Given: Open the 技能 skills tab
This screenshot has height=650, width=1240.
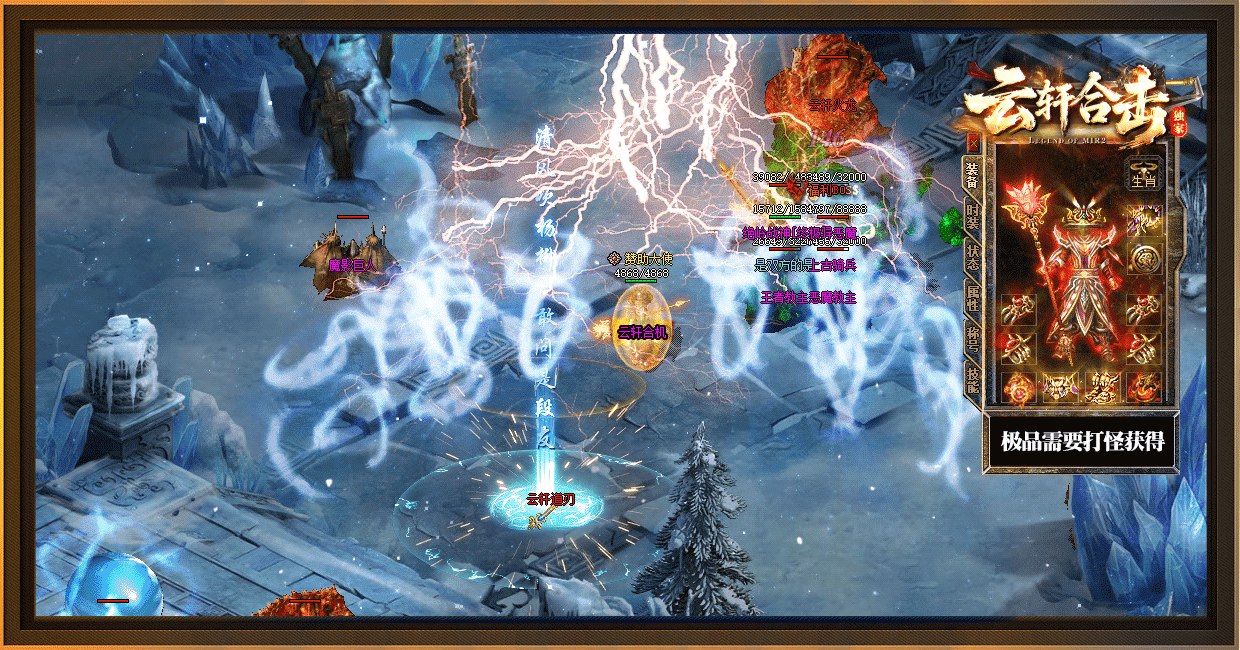Looking at the screenshot, I should pos(972,379).
